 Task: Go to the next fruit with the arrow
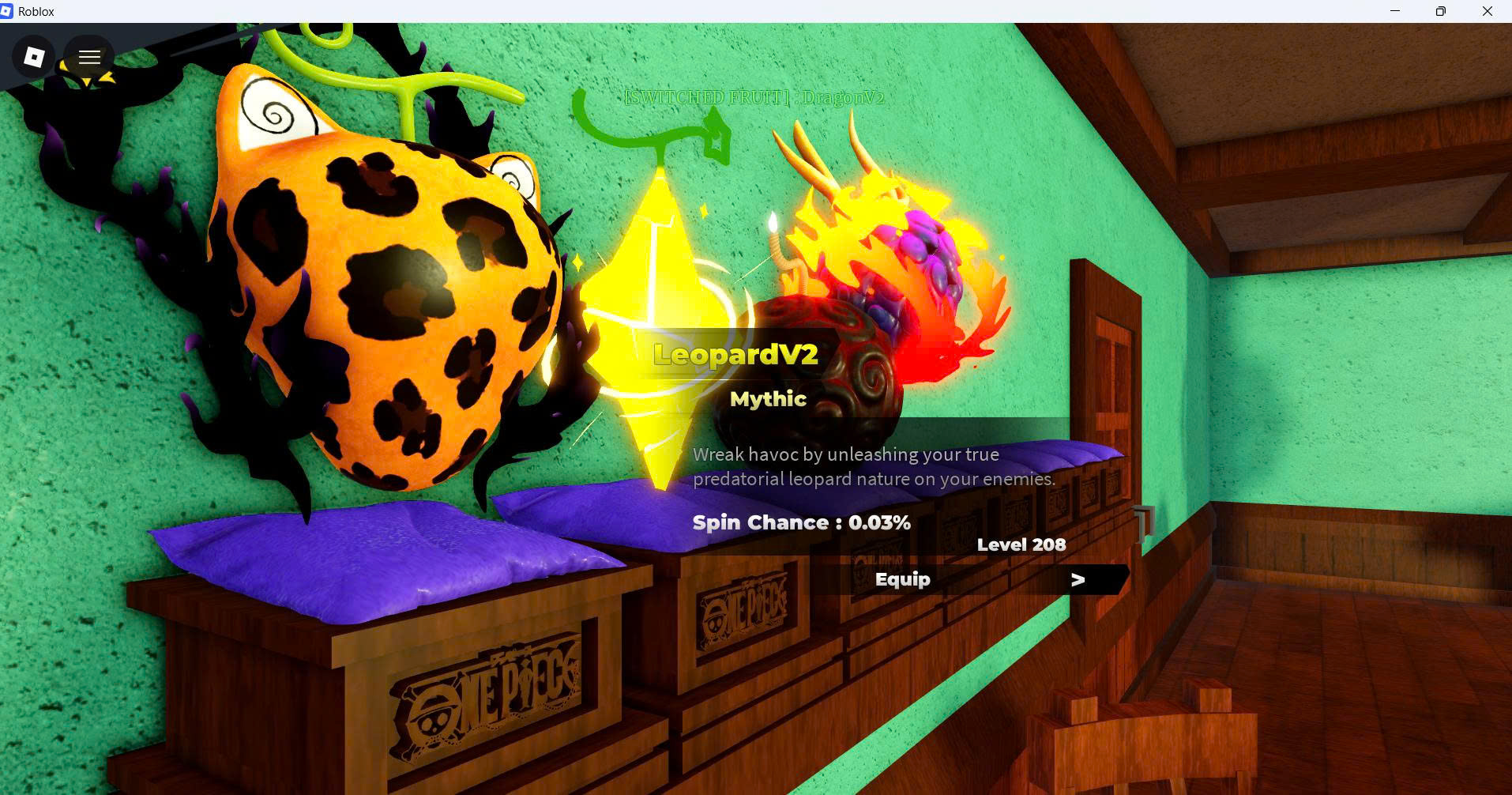[1078, 579]
